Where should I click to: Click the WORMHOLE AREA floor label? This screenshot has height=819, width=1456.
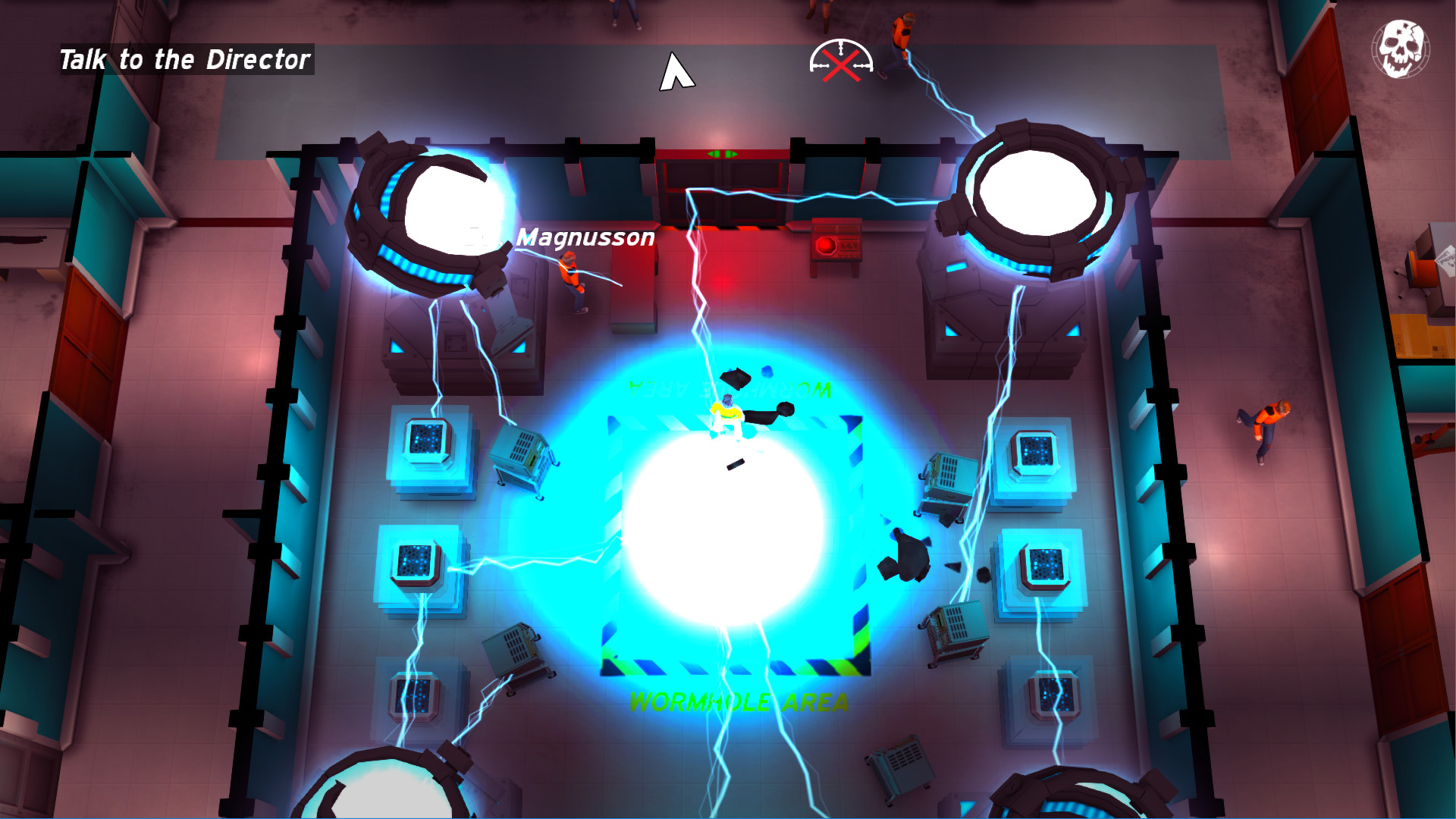pos(739,701)
